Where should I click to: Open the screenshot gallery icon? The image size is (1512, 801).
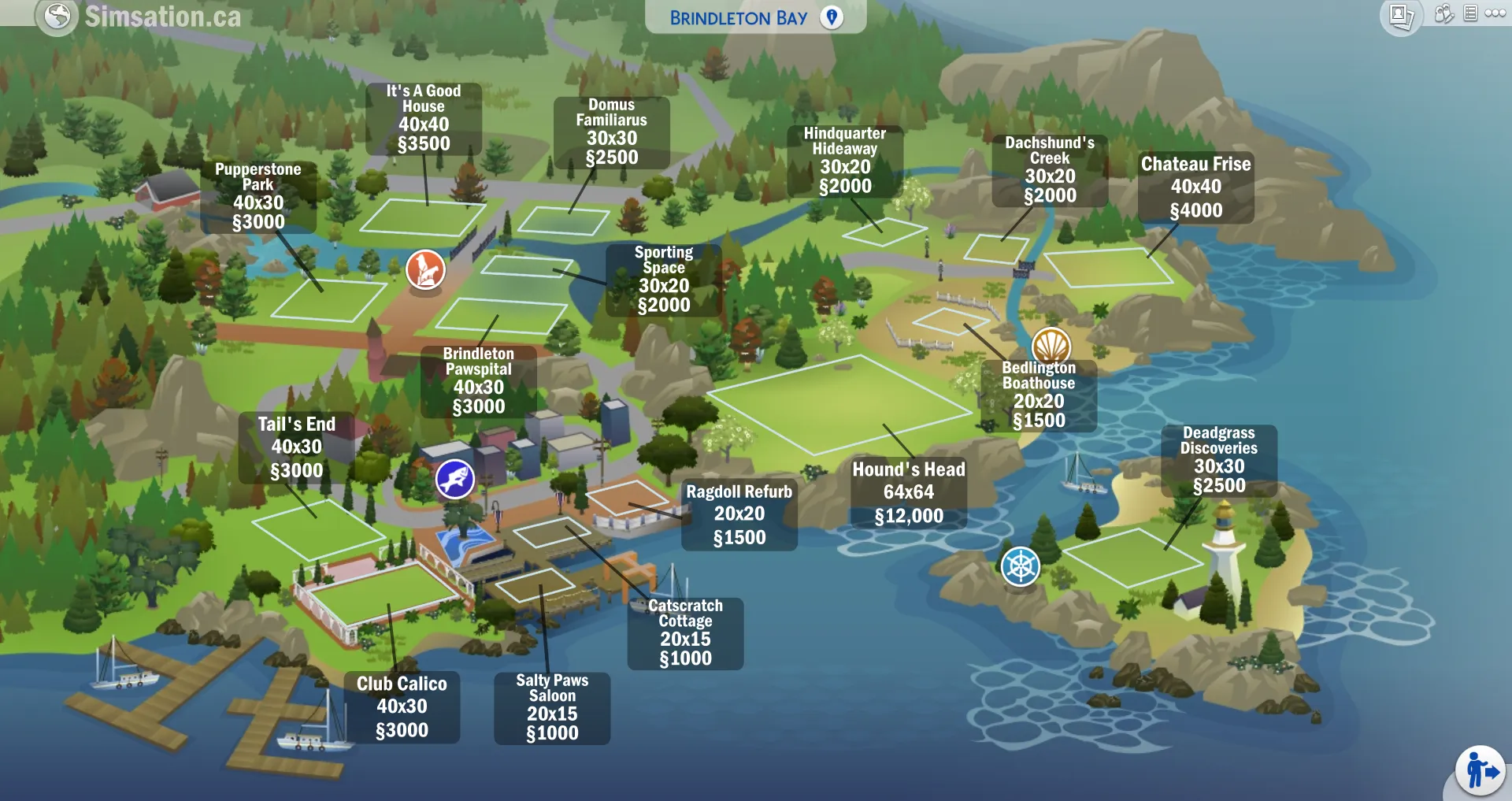(1400, 13)
